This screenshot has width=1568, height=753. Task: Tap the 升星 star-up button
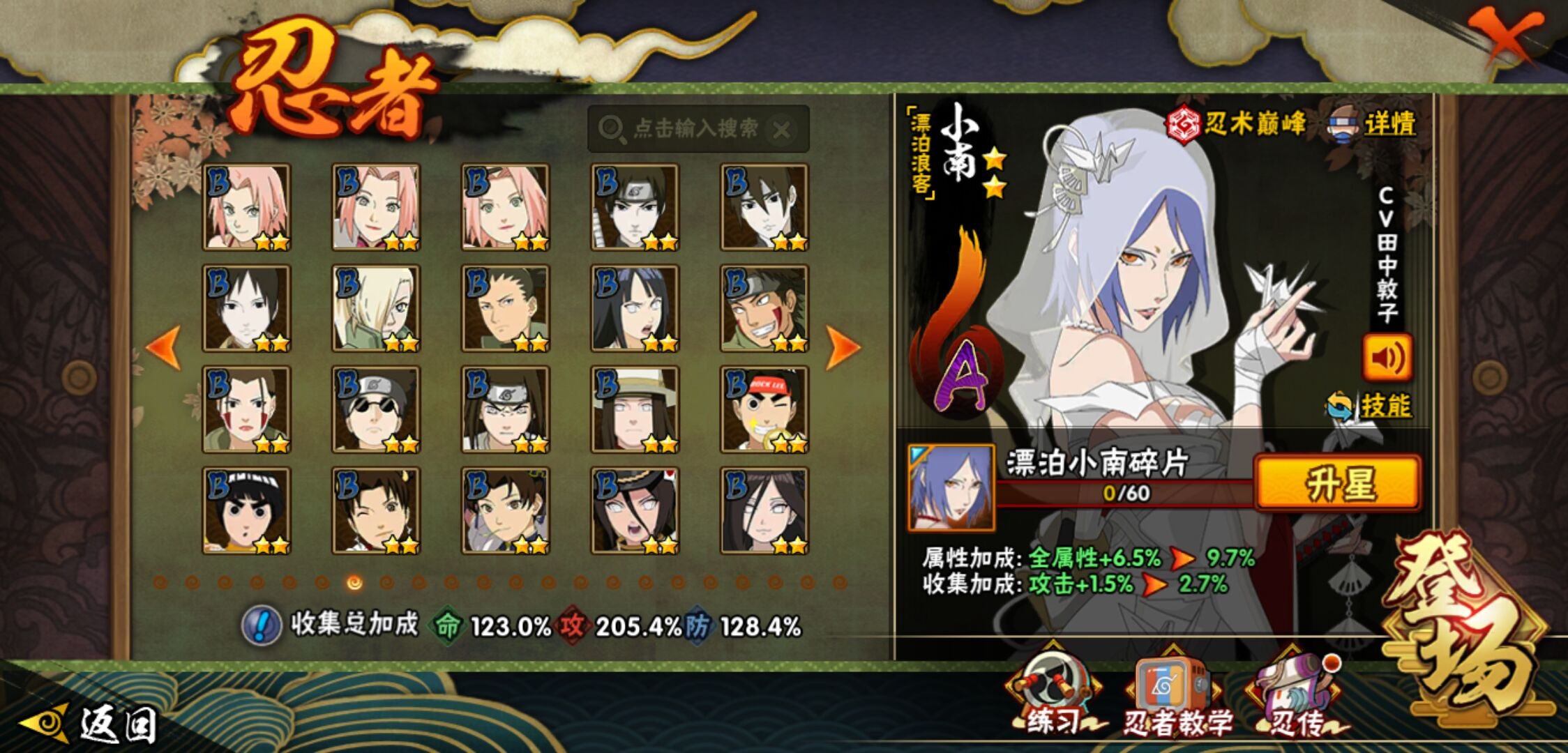pos(1338,484)
